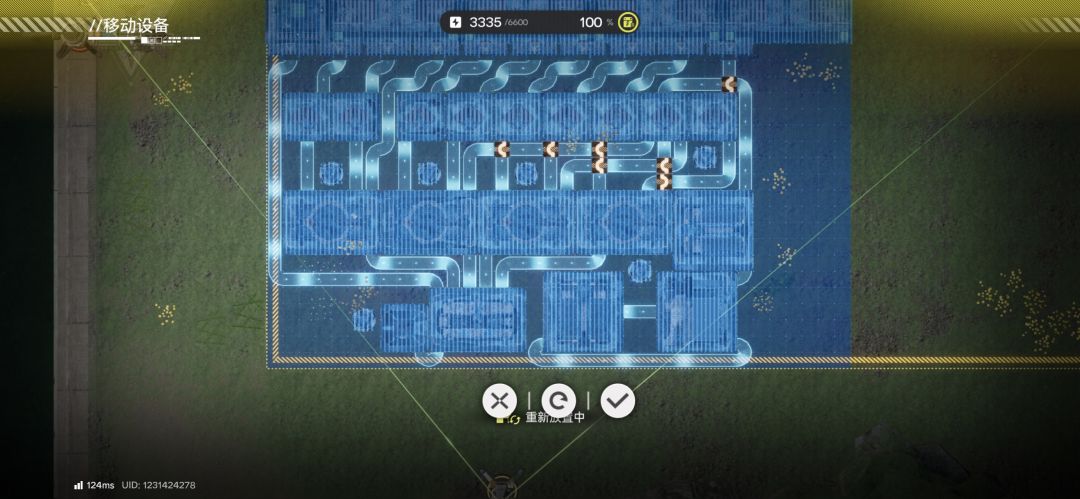
Task: Rotate the equipment using the circular arrow button
Action: pyautogui.click(x=558, y=401)
